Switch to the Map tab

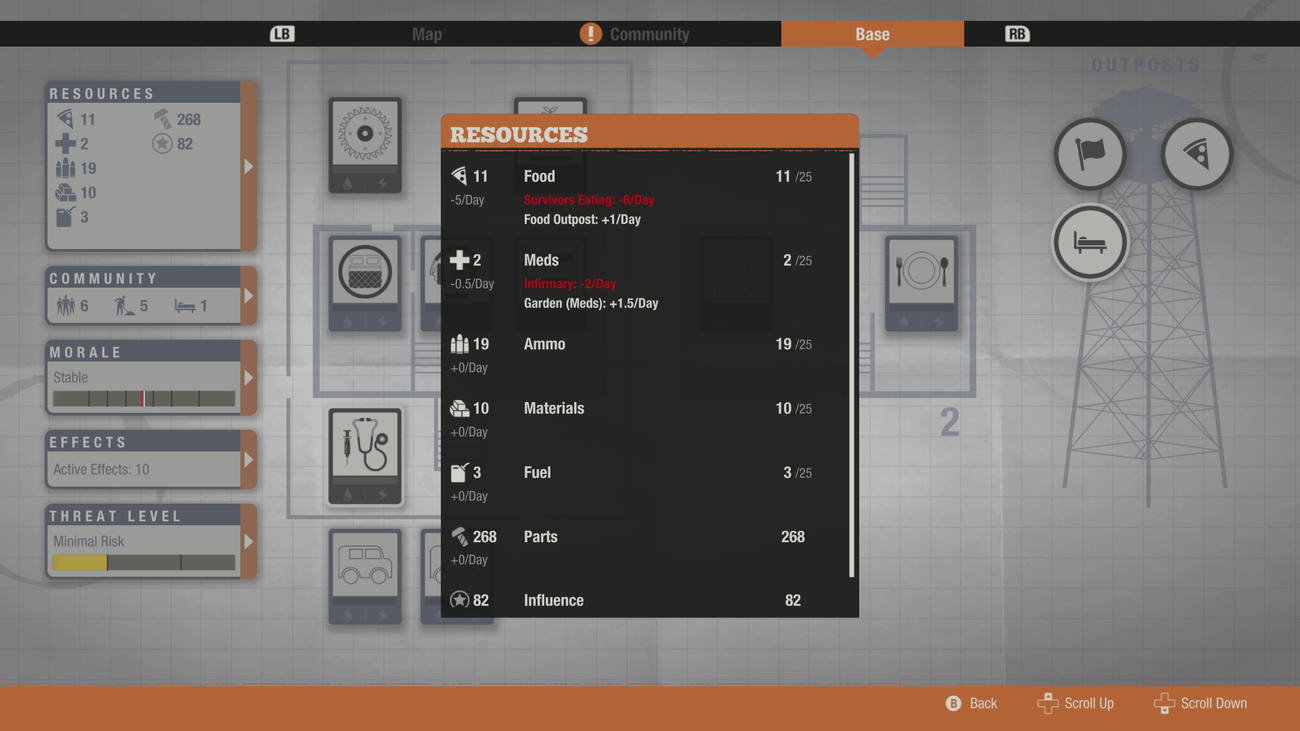coord(427,34)
